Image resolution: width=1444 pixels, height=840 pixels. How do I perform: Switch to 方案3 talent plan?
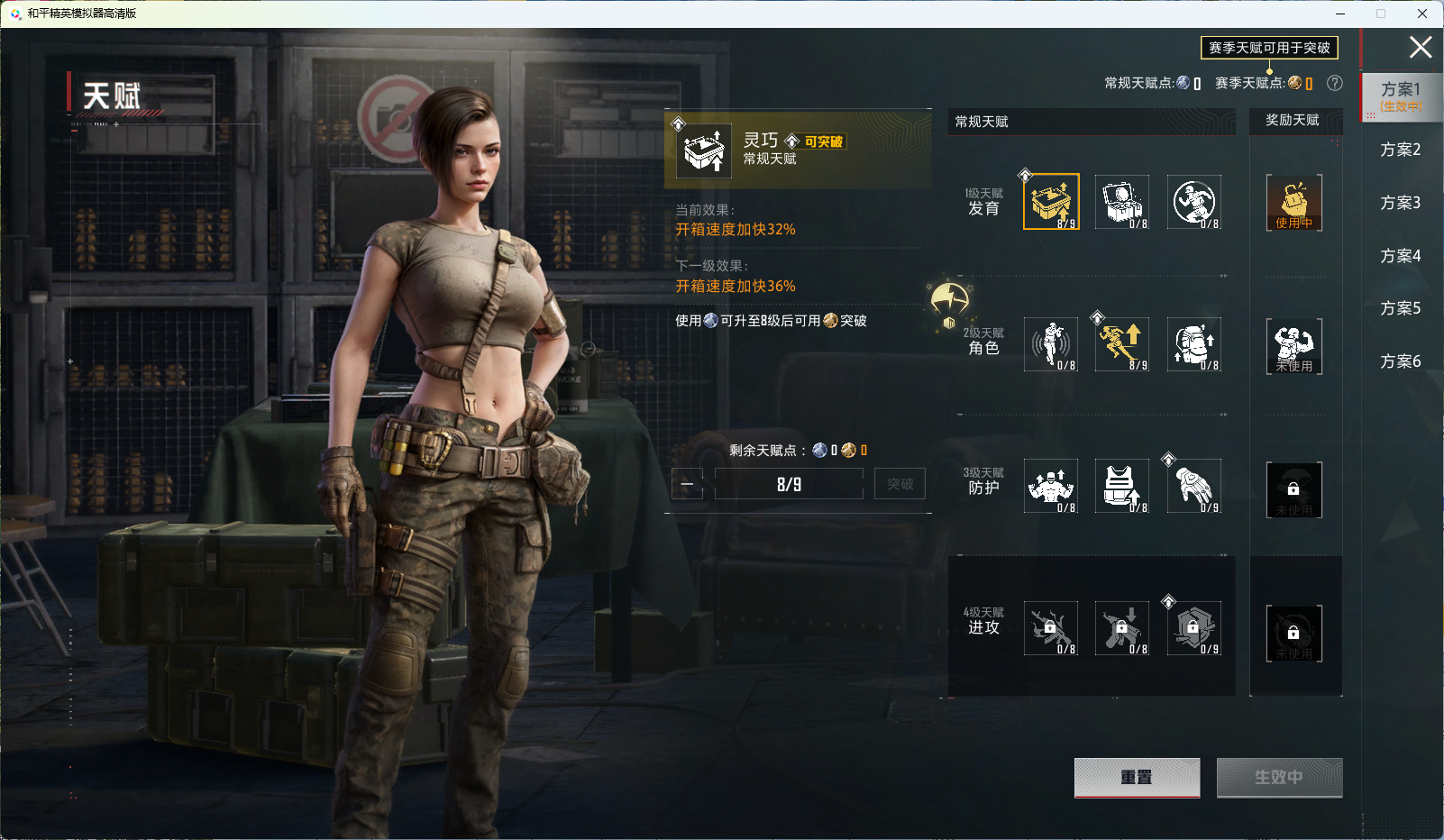pyautogui.click(x=1400, y=203)
